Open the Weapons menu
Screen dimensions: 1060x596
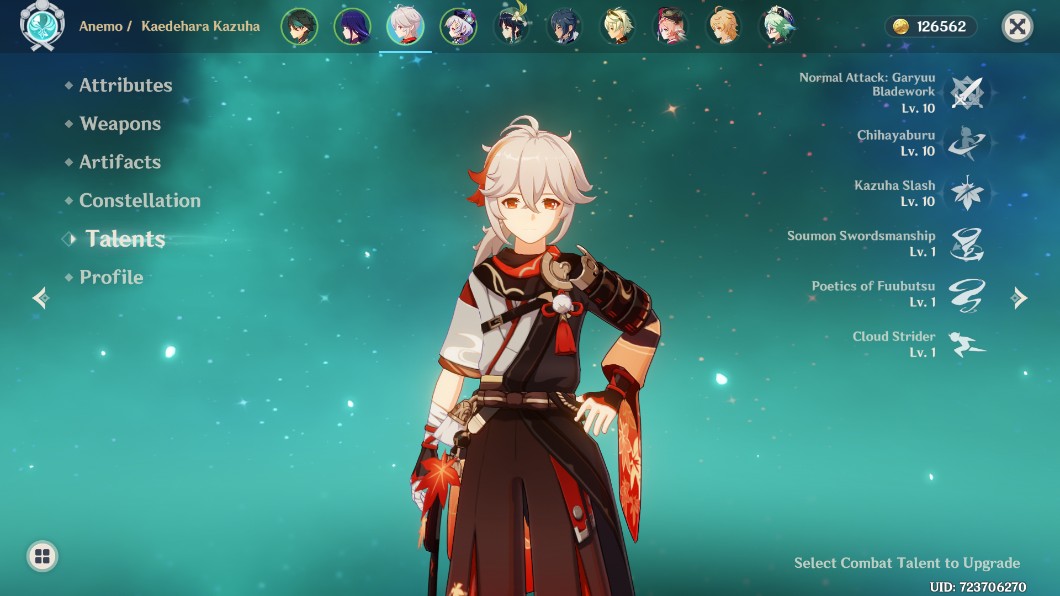(x=120, y=124)
